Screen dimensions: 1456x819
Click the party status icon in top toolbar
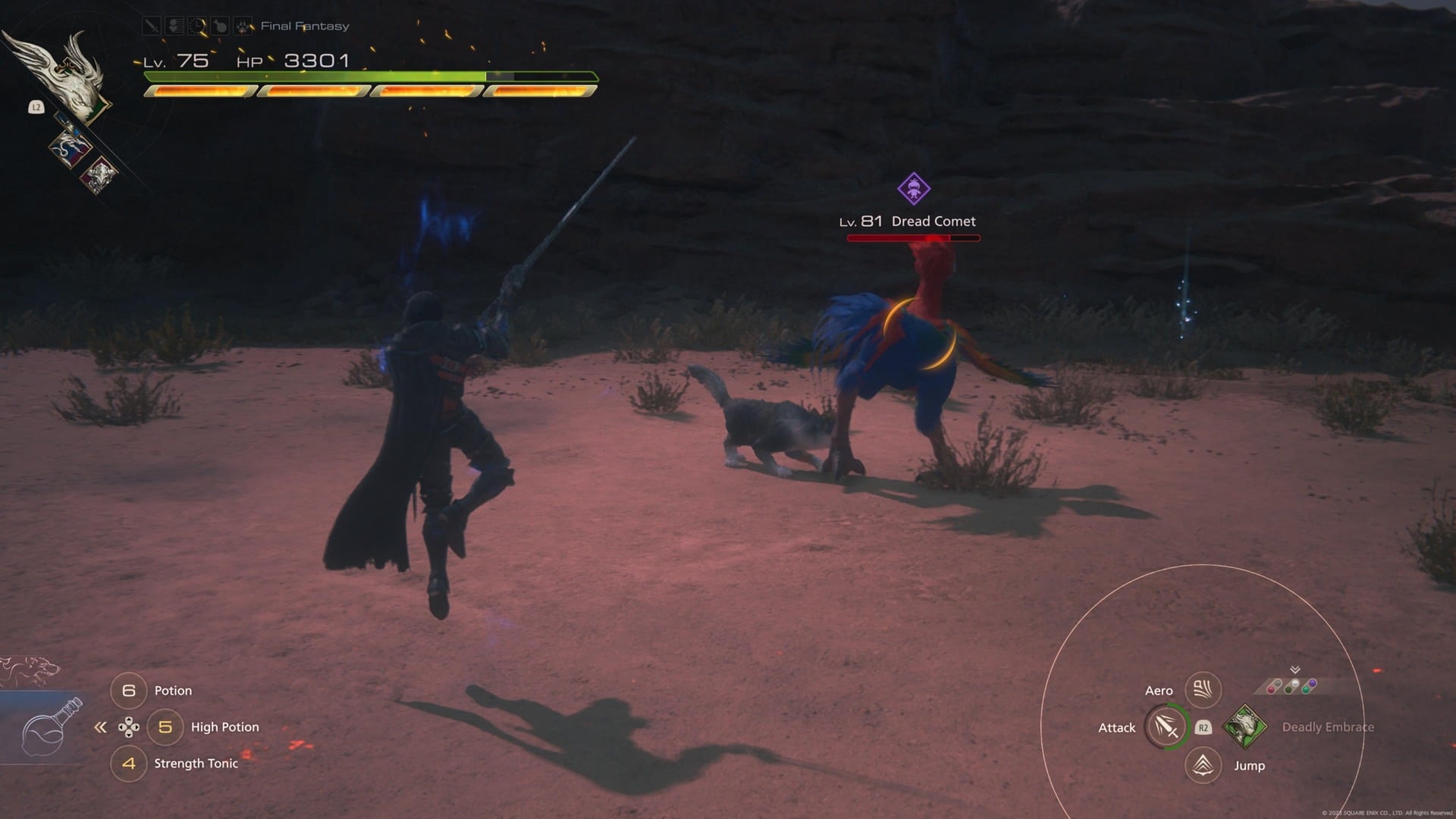(174, 25)
